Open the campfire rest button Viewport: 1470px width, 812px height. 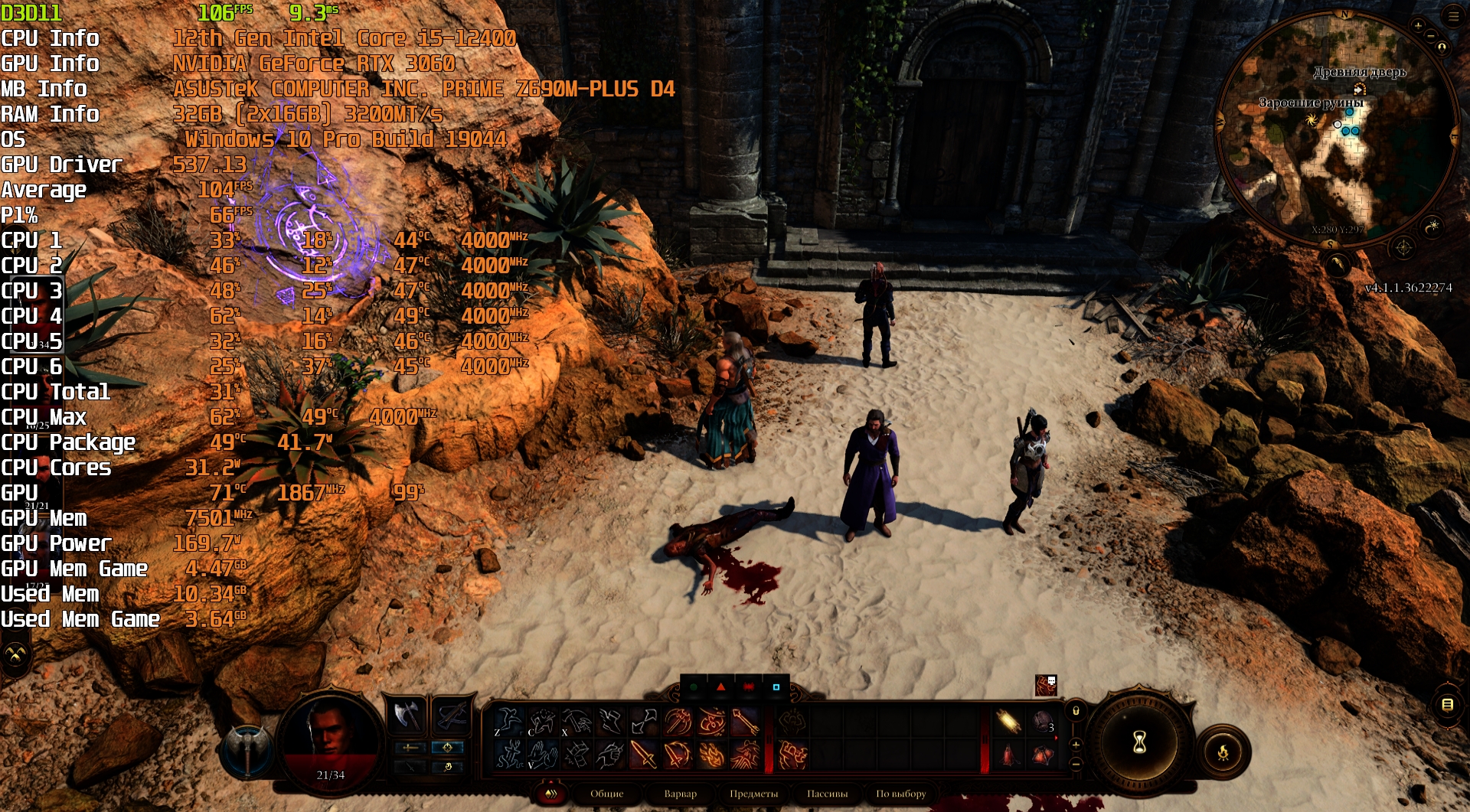click(x=1223, y=752)
